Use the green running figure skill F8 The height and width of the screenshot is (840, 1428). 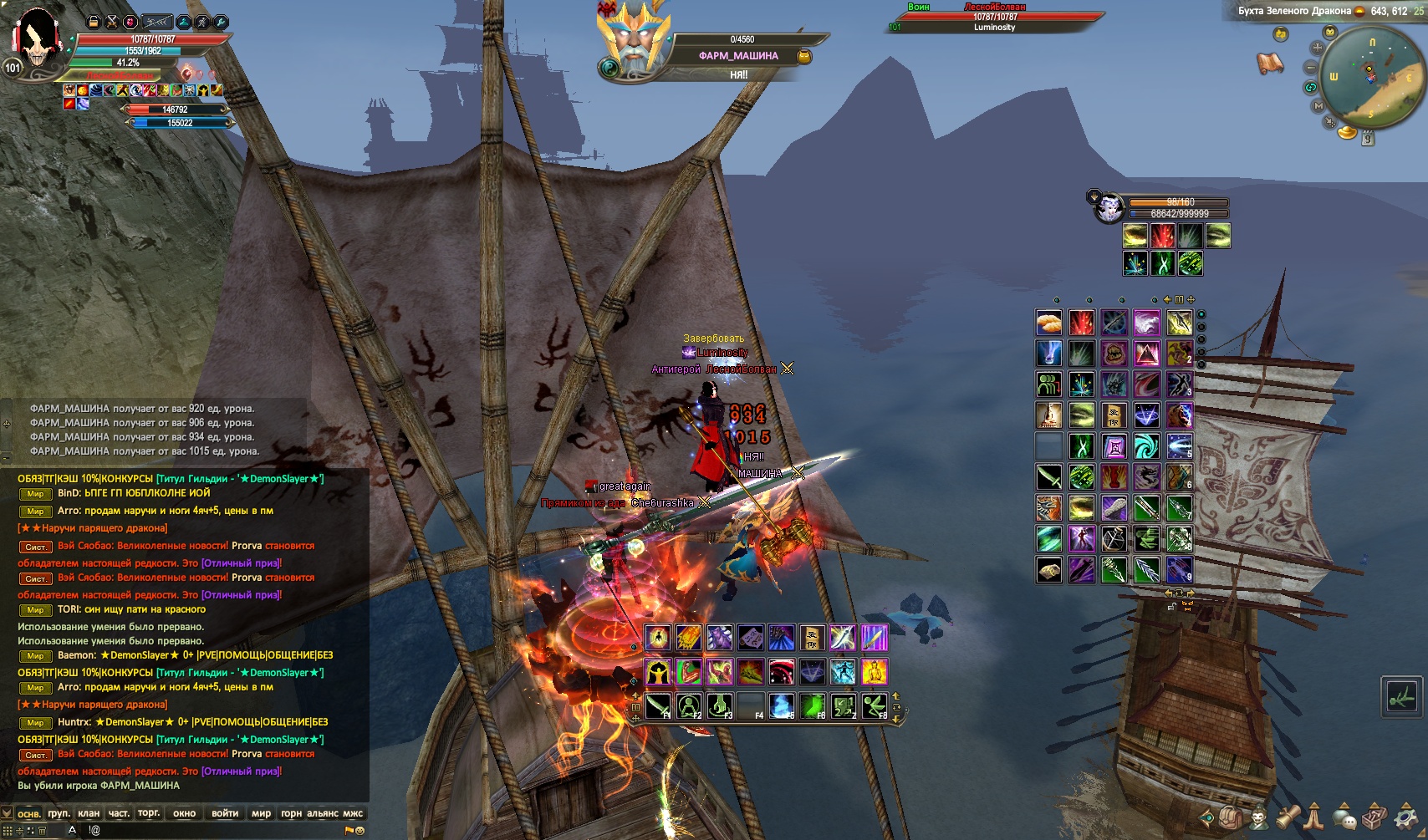click(x=875, y=706)
